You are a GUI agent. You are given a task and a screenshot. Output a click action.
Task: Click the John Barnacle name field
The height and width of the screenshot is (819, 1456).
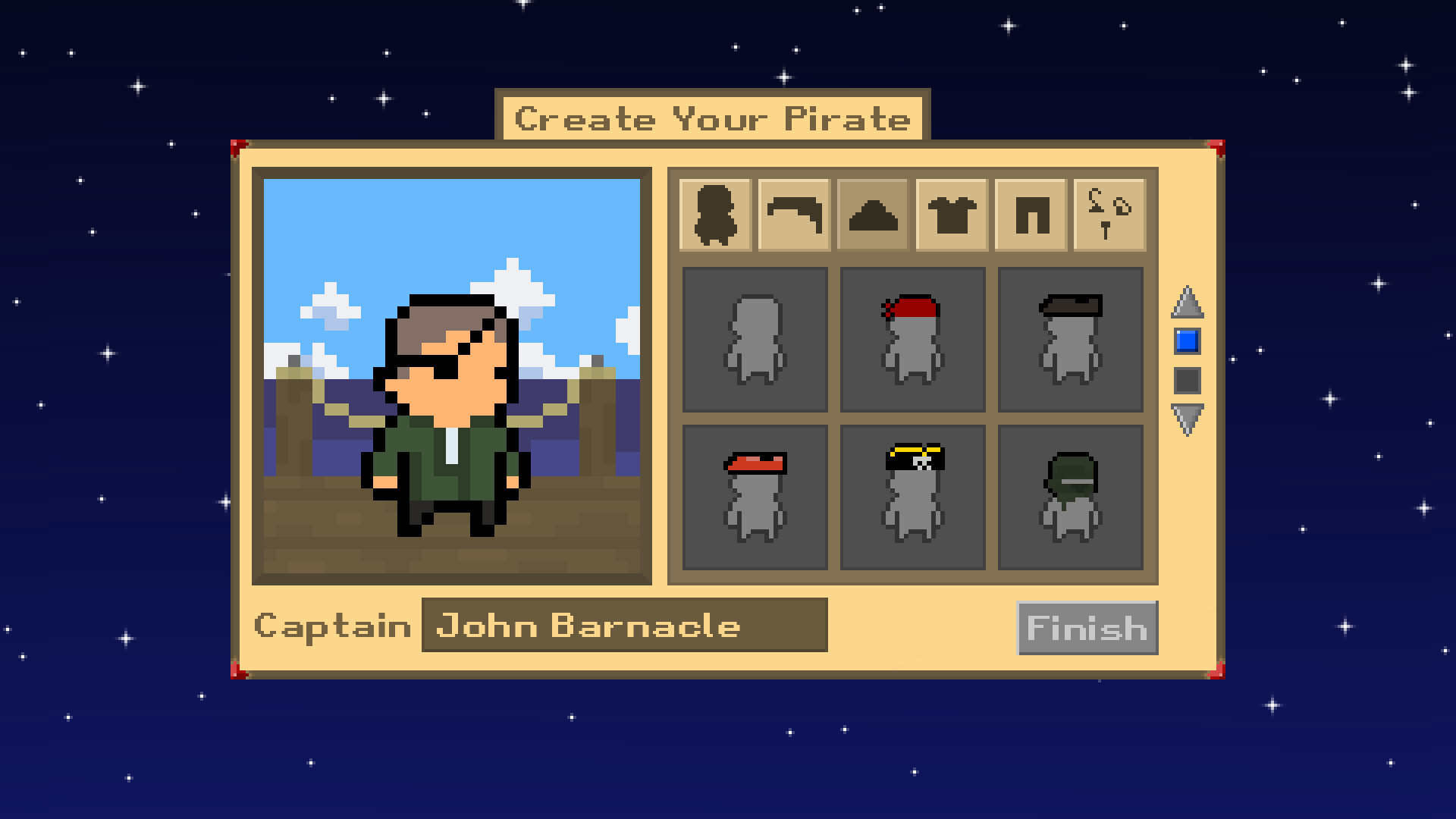[x=622, y=625]
